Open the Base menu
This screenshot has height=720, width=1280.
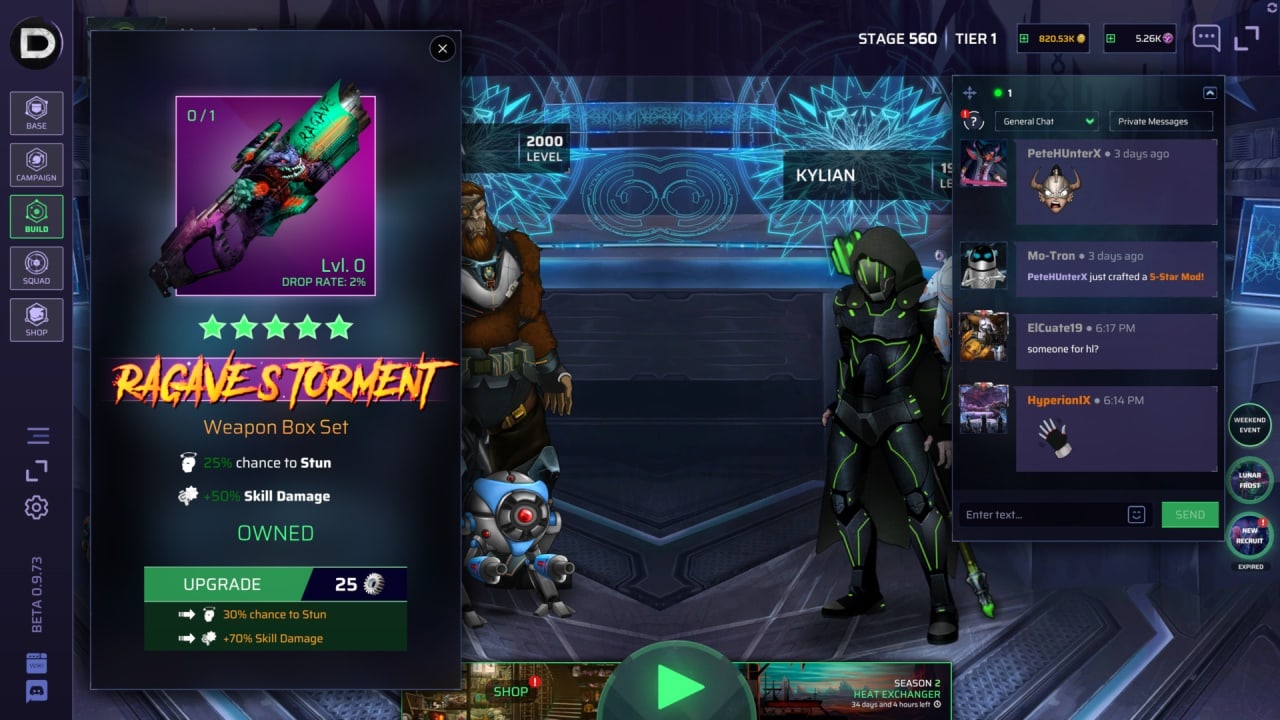37,113
